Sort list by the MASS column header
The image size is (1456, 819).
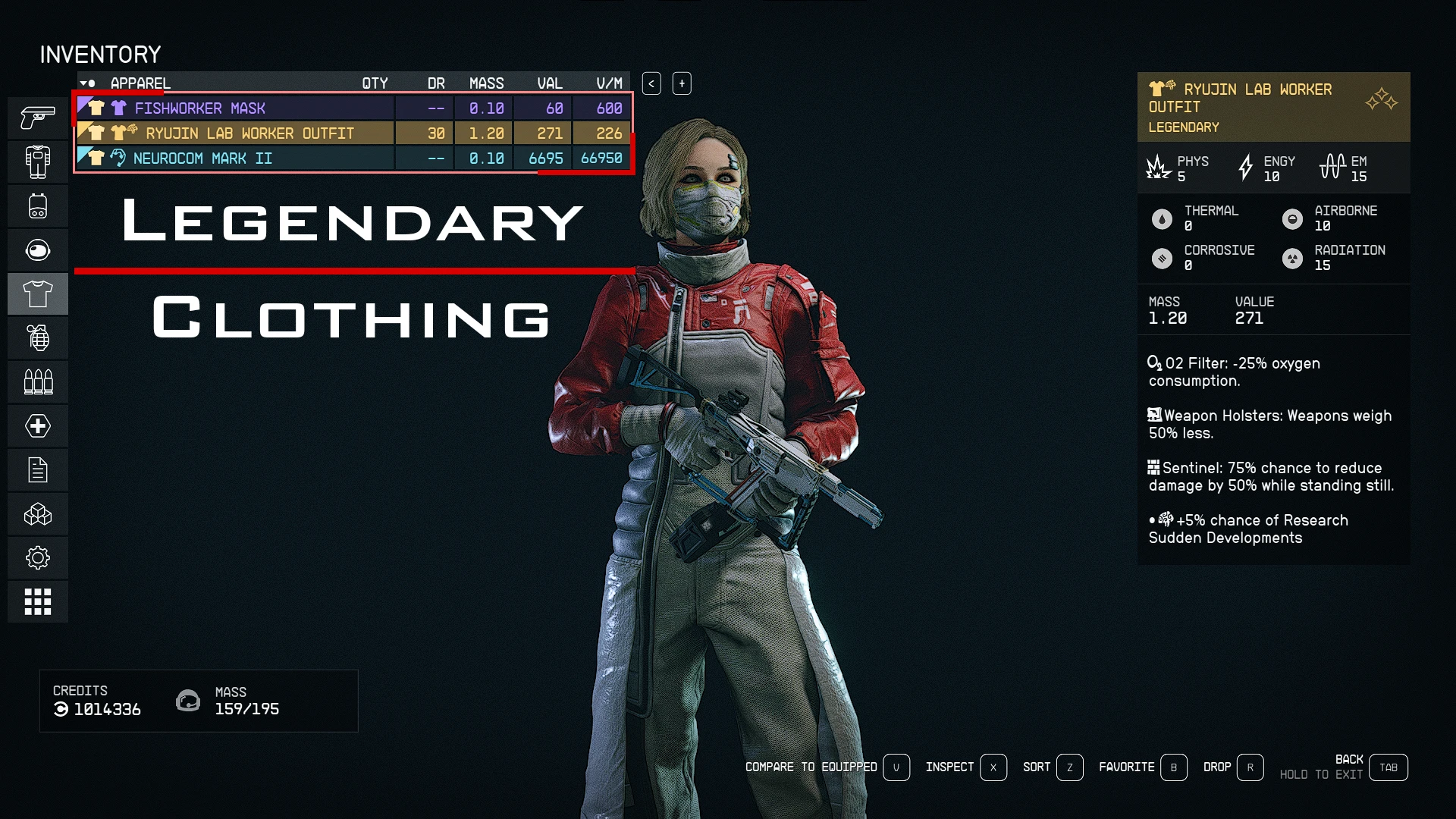click(x=487, y=83)
